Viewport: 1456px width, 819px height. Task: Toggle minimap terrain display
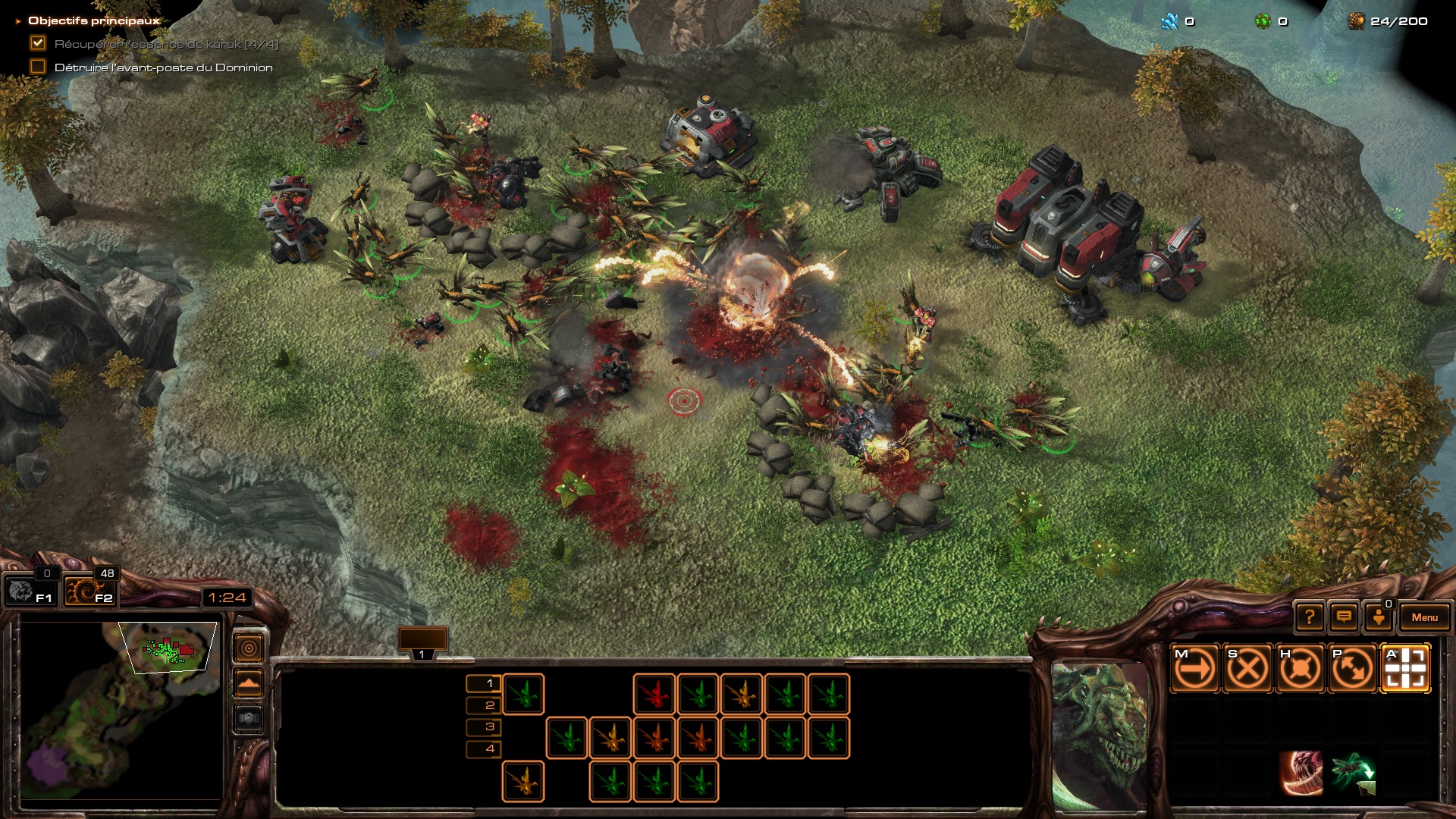(x=249, y=684)
